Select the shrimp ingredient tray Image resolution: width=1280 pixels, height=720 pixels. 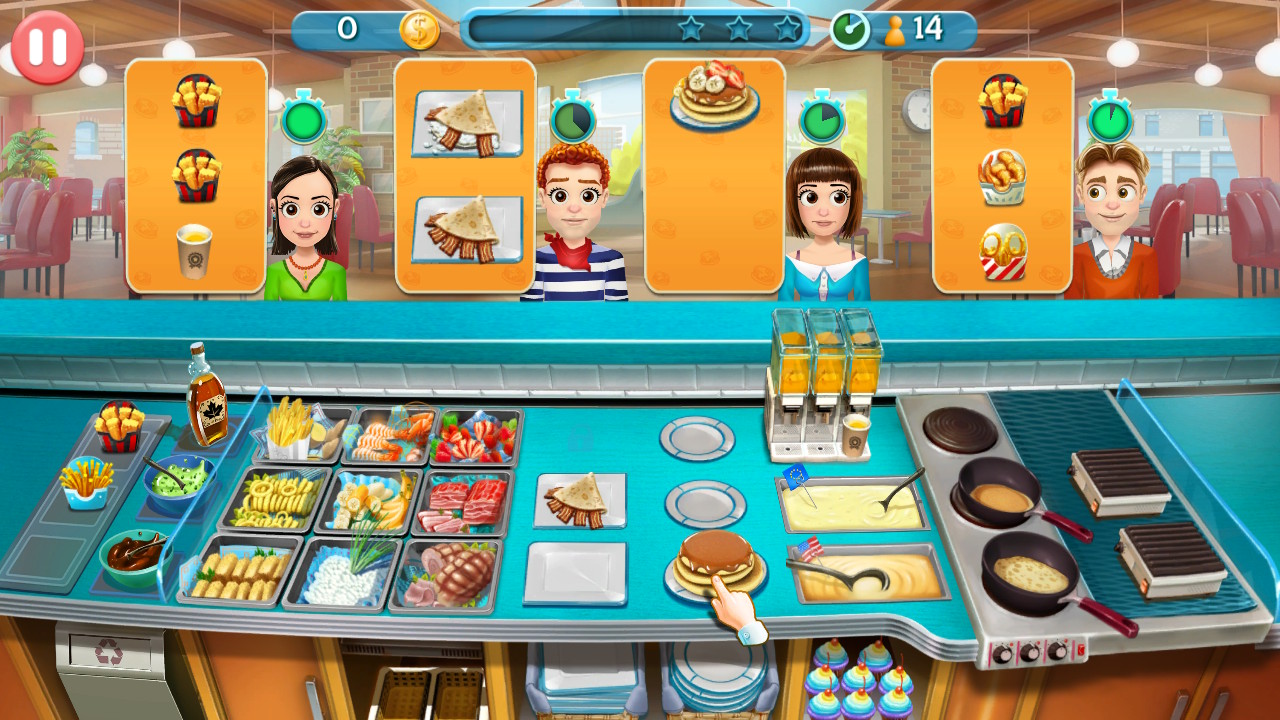(390, 437)
